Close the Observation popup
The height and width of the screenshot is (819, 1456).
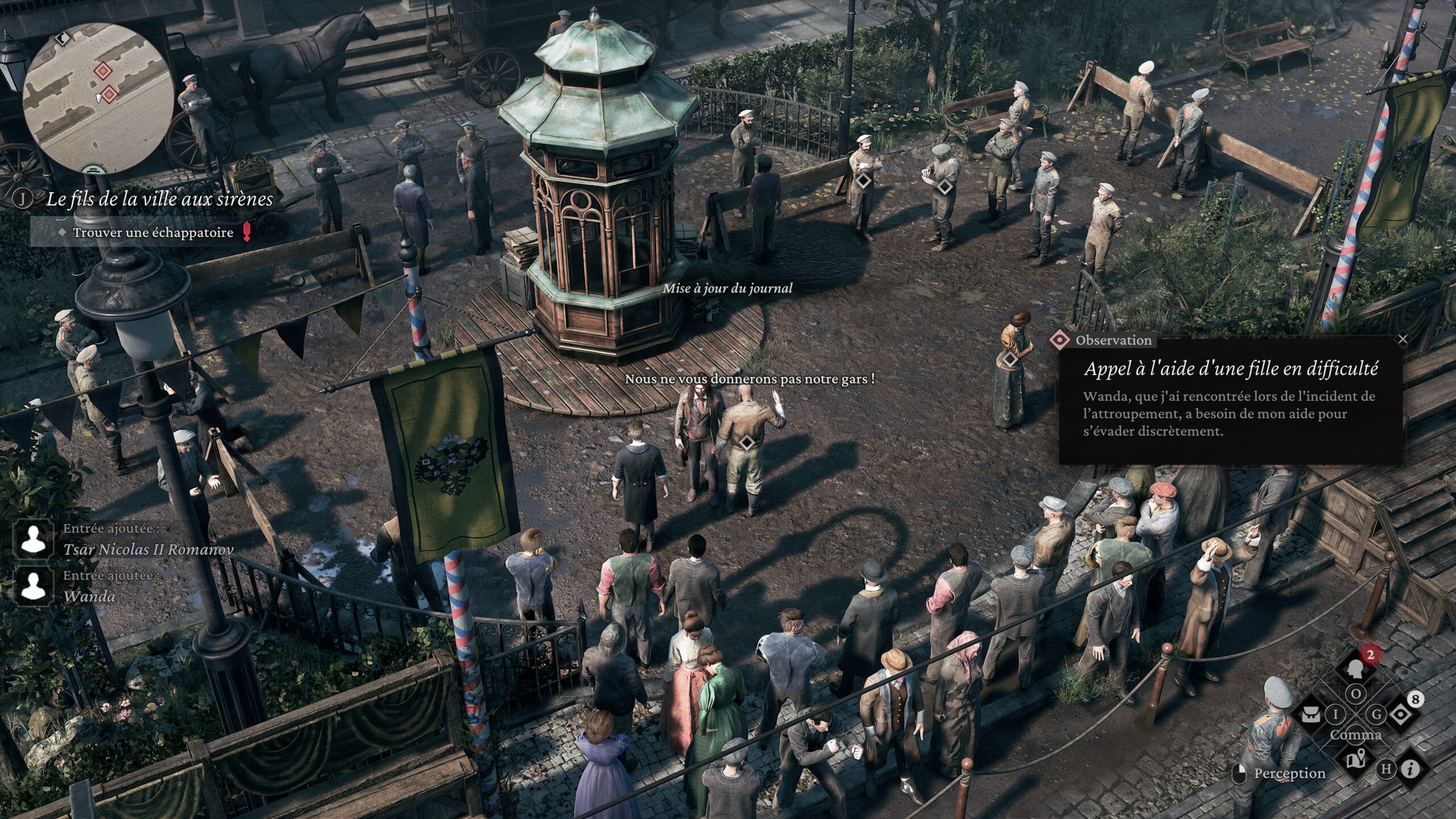click(x=1403, y=340)
